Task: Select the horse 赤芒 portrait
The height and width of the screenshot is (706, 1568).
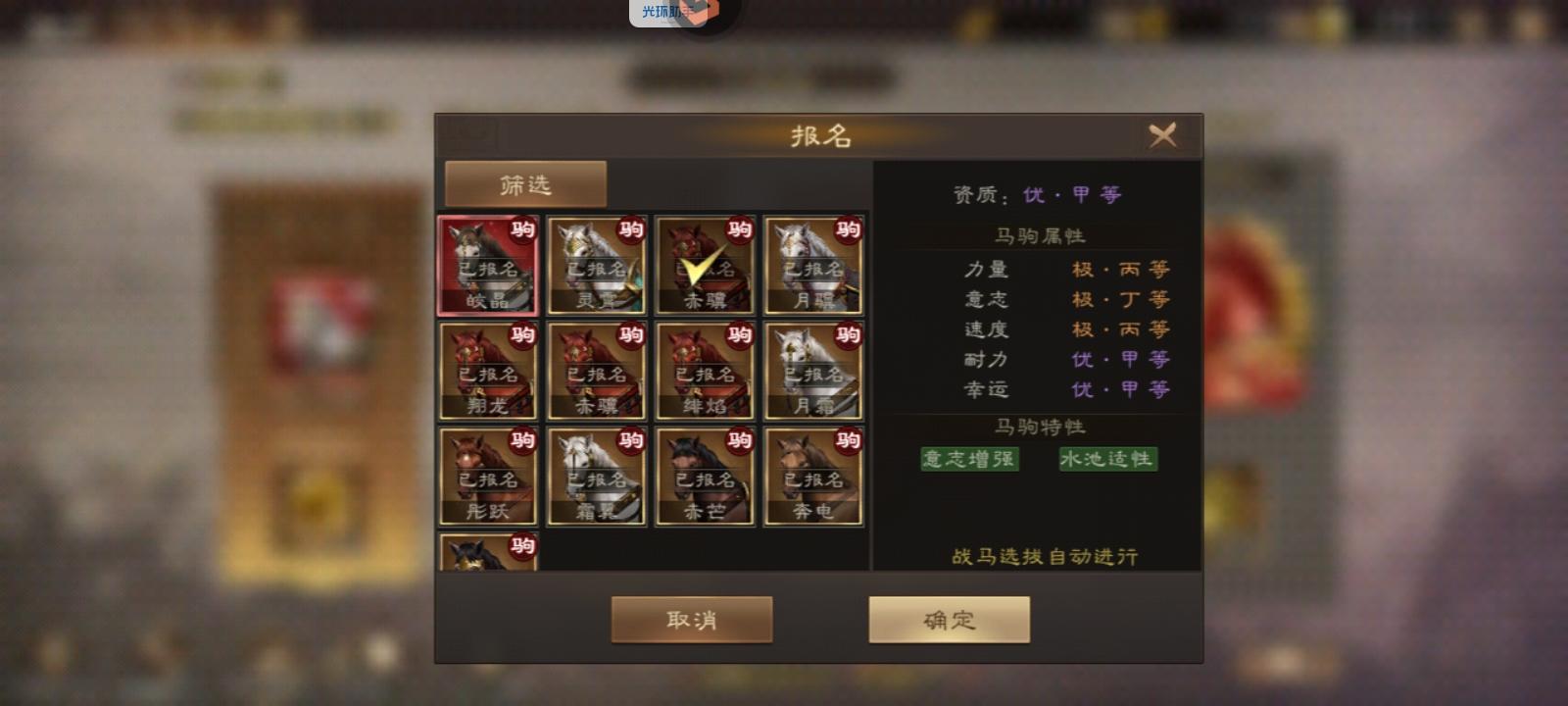Action: [705, 478]
